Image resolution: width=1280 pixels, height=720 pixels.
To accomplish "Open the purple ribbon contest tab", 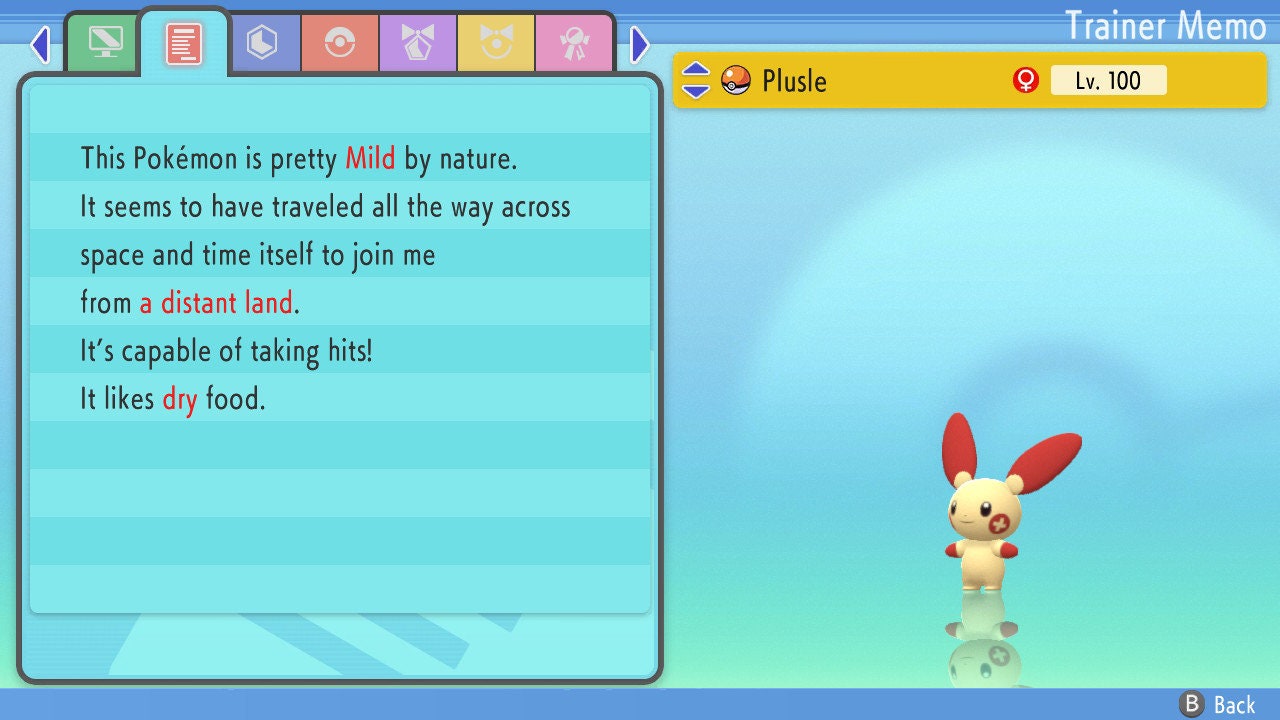I will click(x=418, y=43).
